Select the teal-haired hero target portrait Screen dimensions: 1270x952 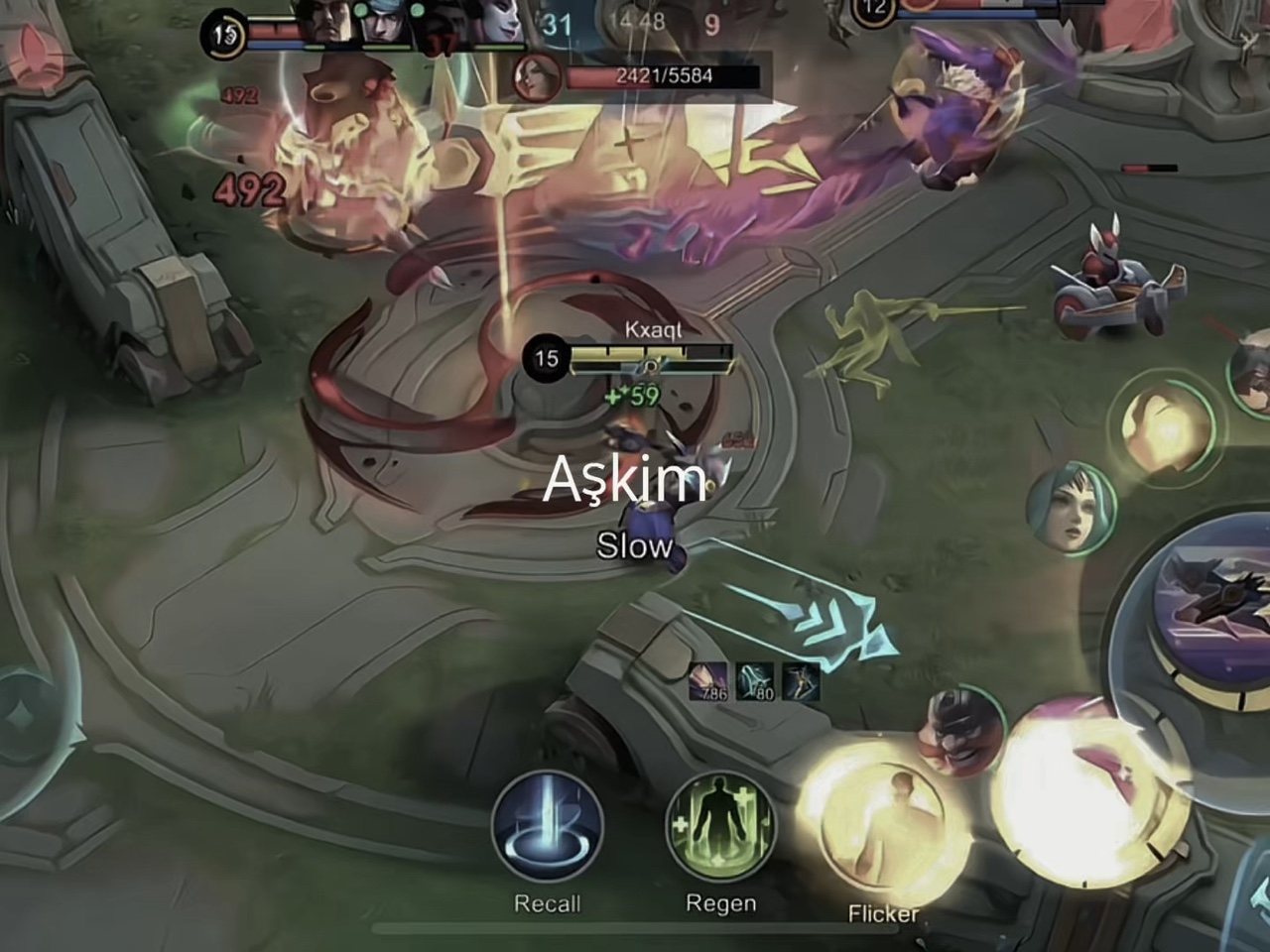click(1071, 511)
